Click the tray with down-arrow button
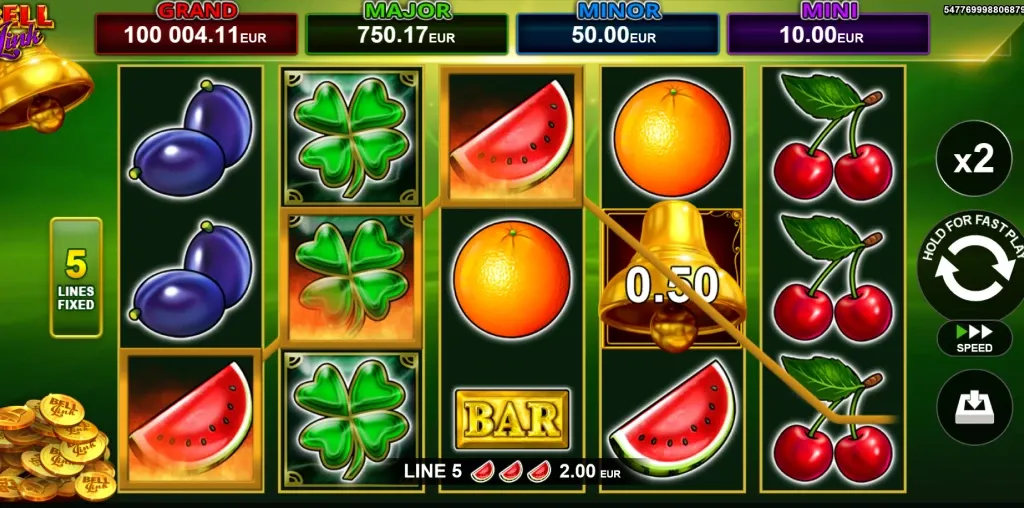1024x508 pixels. click(973, 407)
